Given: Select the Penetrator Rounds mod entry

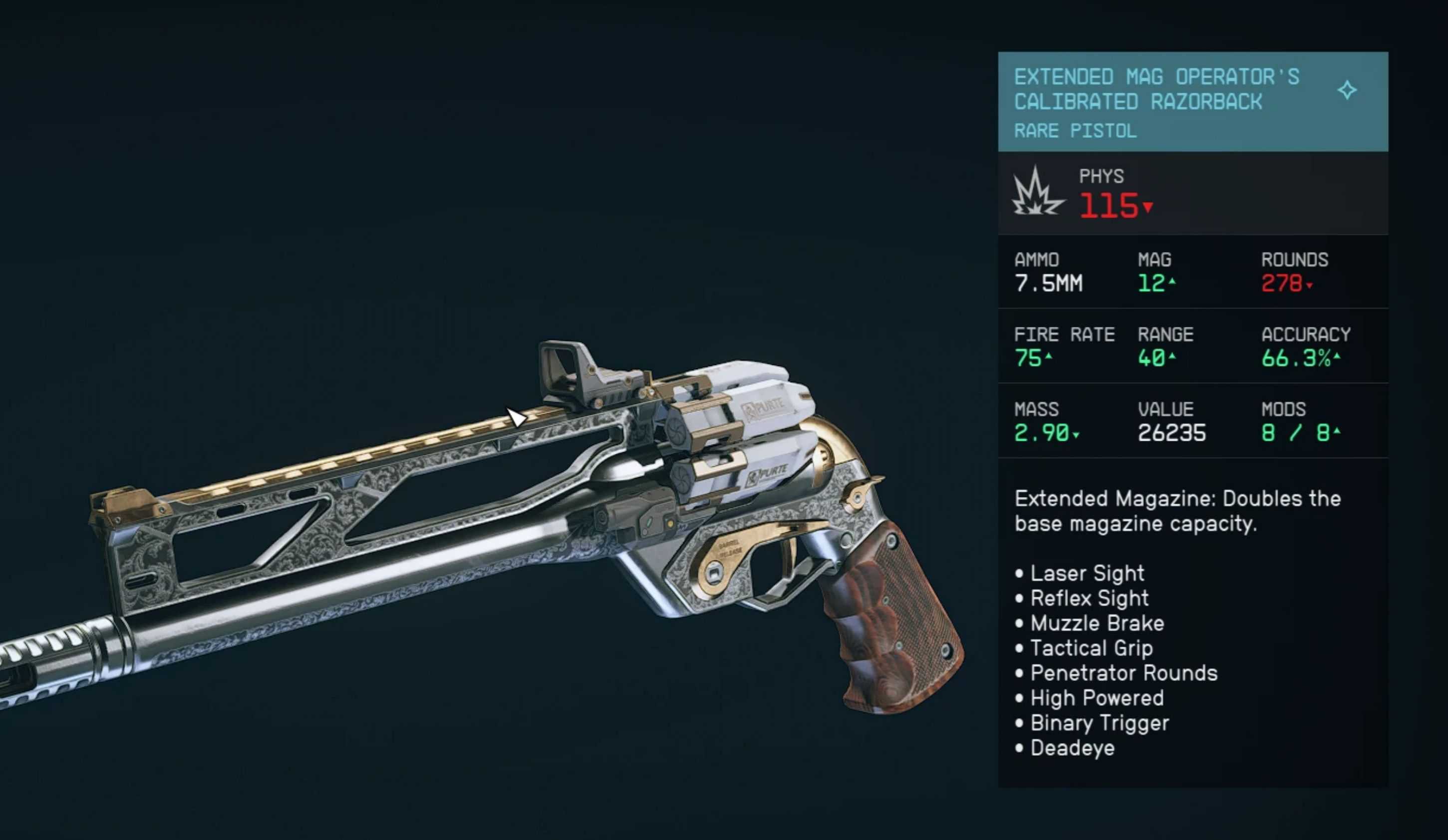Looking at the screenshot, I should pos(1124,673).
